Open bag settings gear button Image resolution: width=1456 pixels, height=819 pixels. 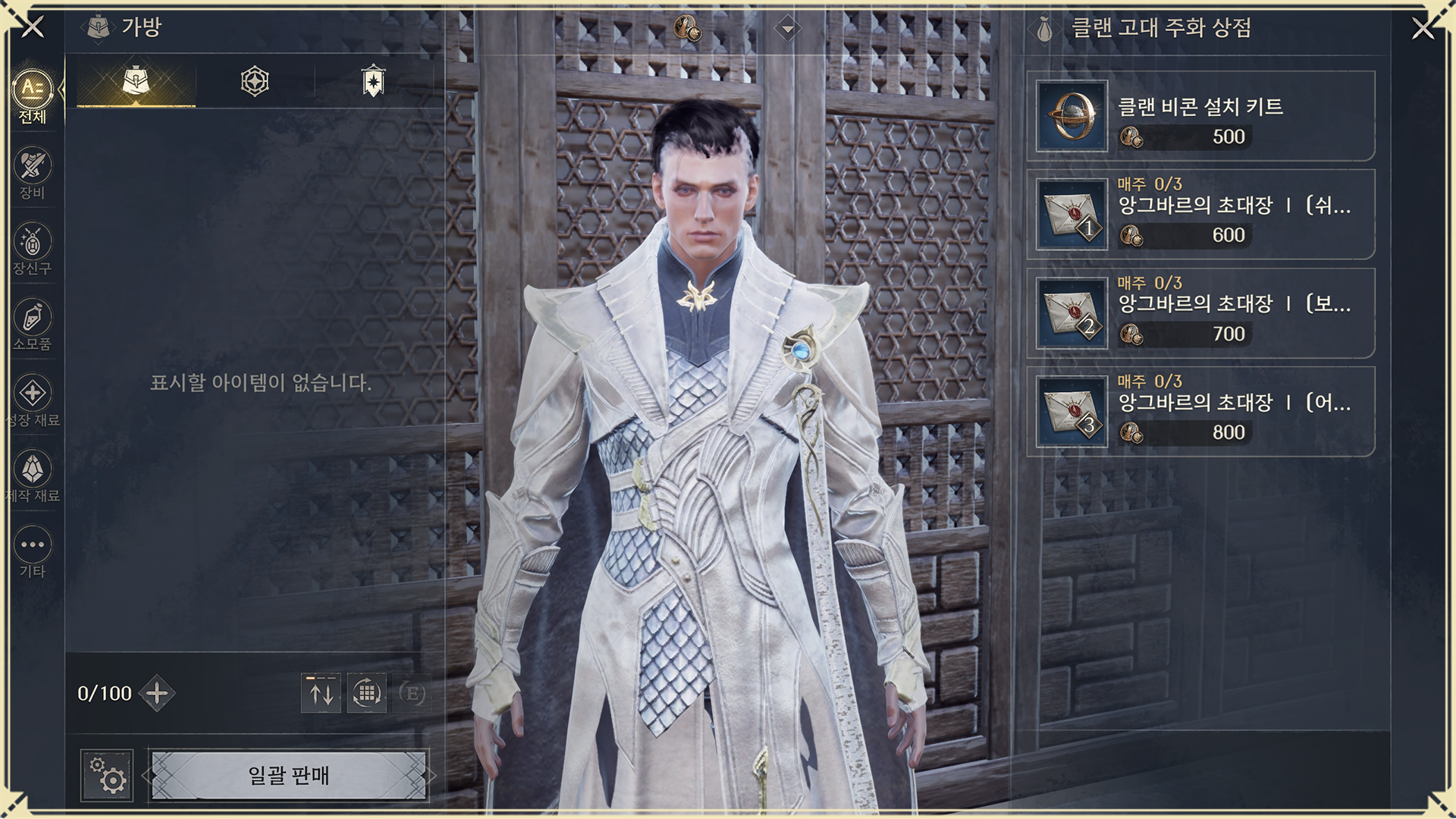107,776
